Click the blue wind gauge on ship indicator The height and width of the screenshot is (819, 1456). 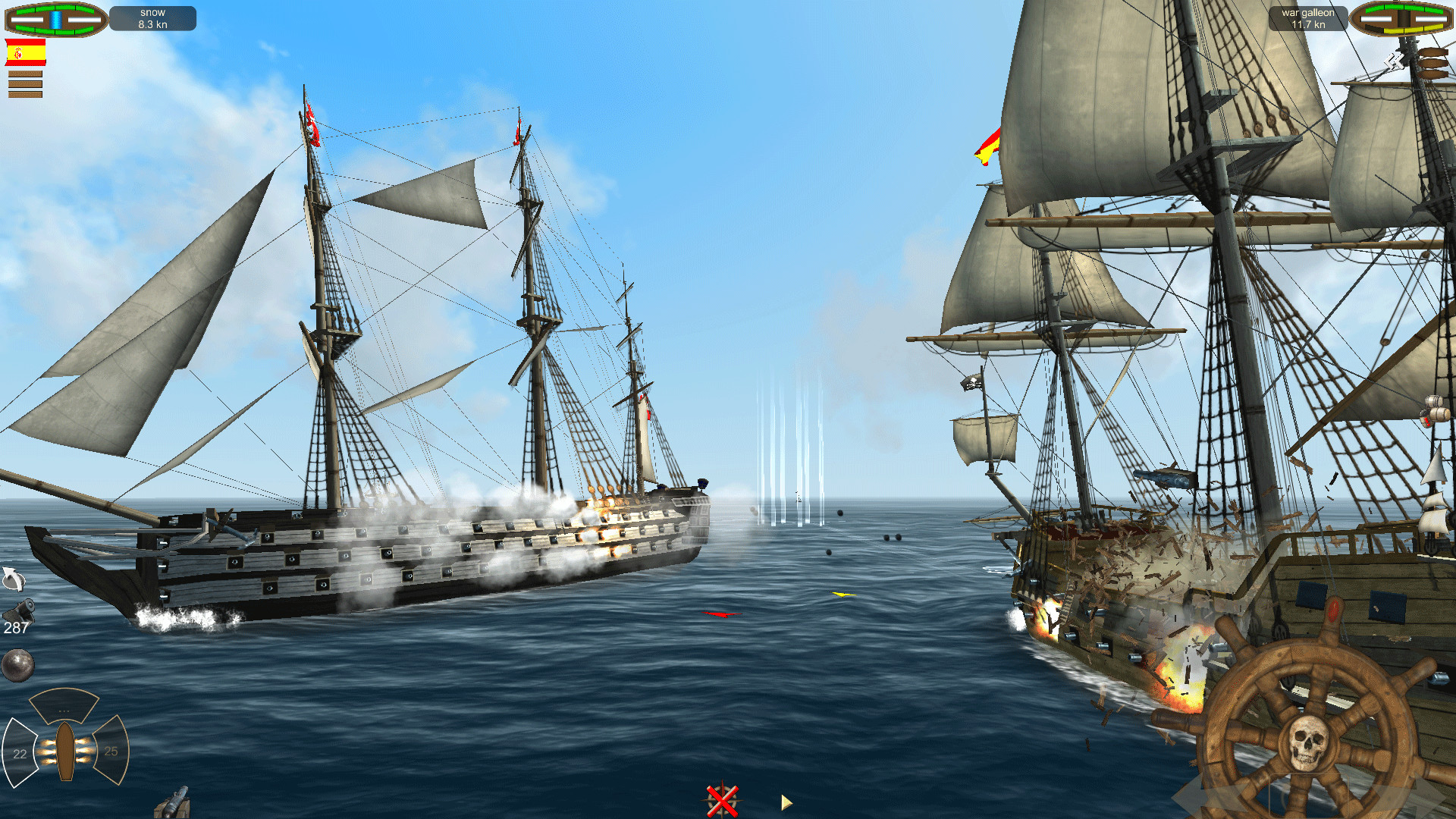(x=55, y=20)
